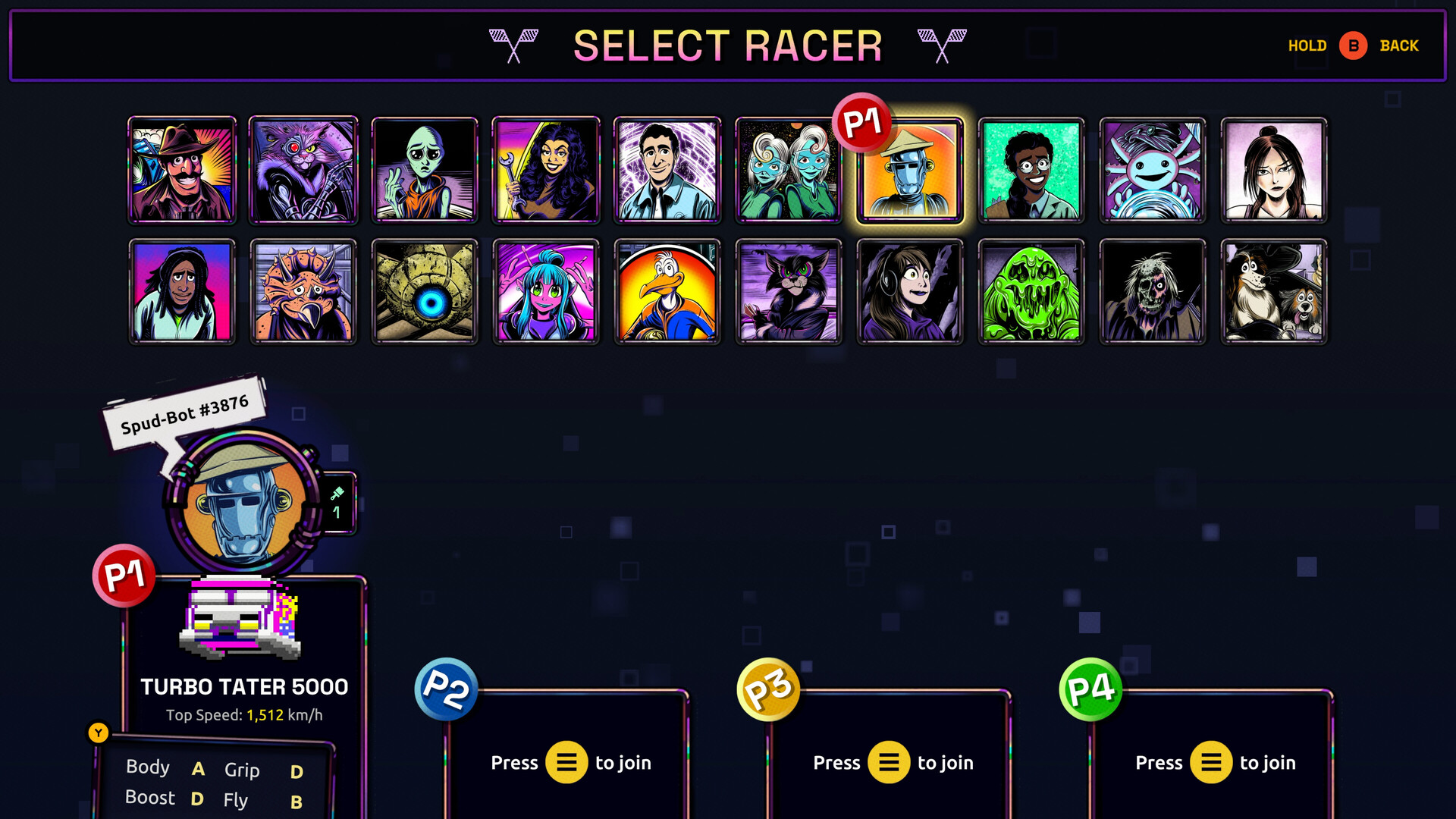Screen dimensions: 1456x819
Task: Select the cowboy hat racer portrait
Action: pyautogui.click(x=182, y=168)
